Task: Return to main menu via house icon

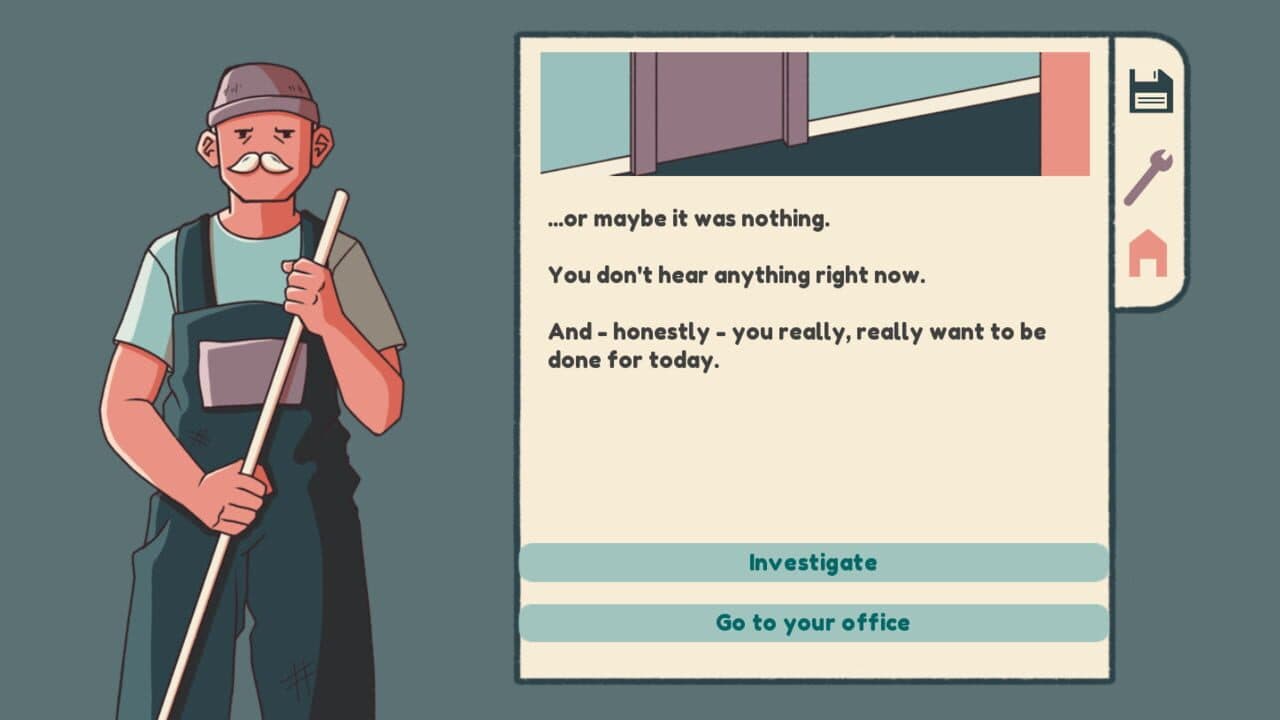Action: 1147,253
